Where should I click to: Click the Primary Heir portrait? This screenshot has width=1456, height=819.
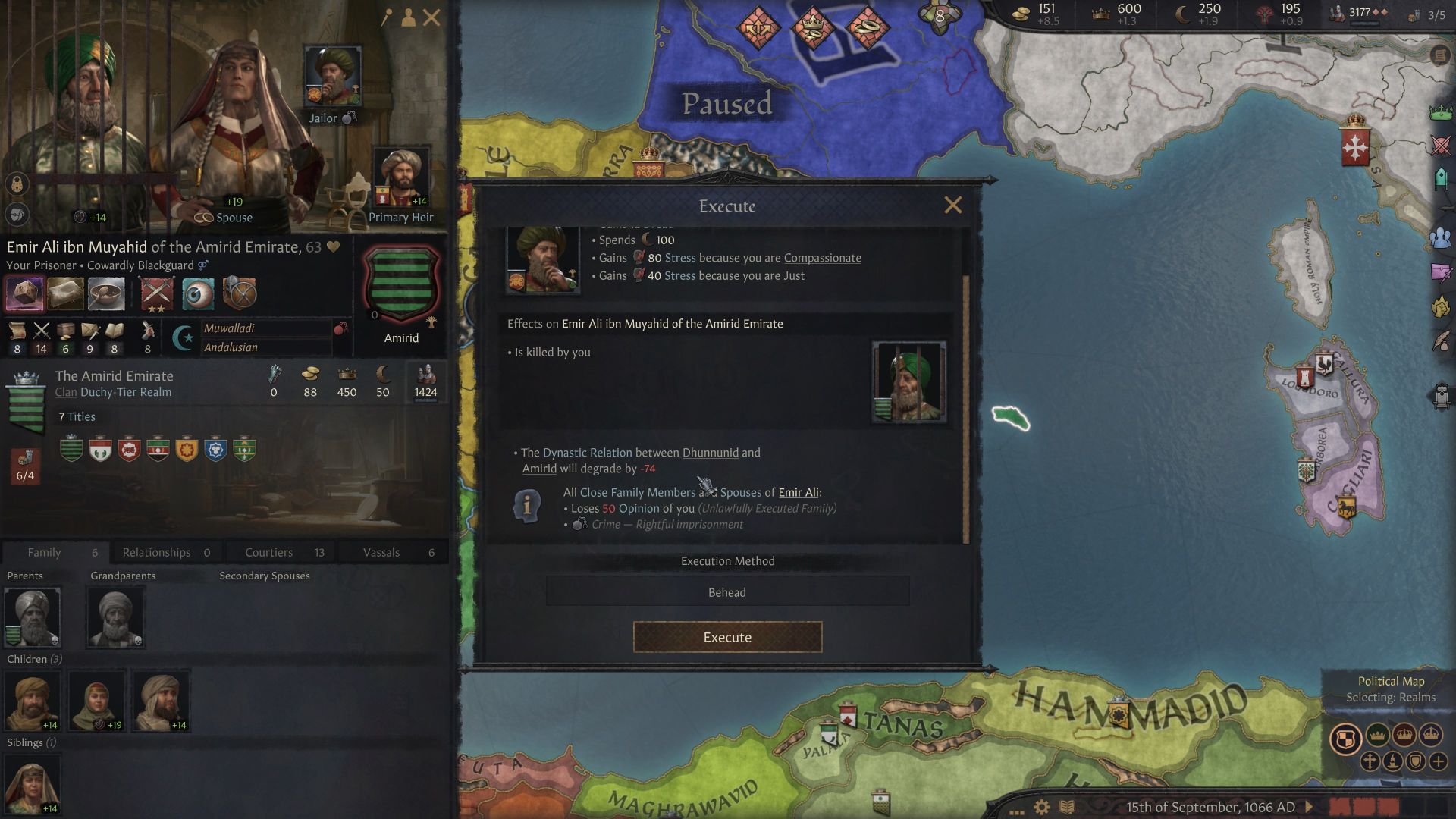402,176
